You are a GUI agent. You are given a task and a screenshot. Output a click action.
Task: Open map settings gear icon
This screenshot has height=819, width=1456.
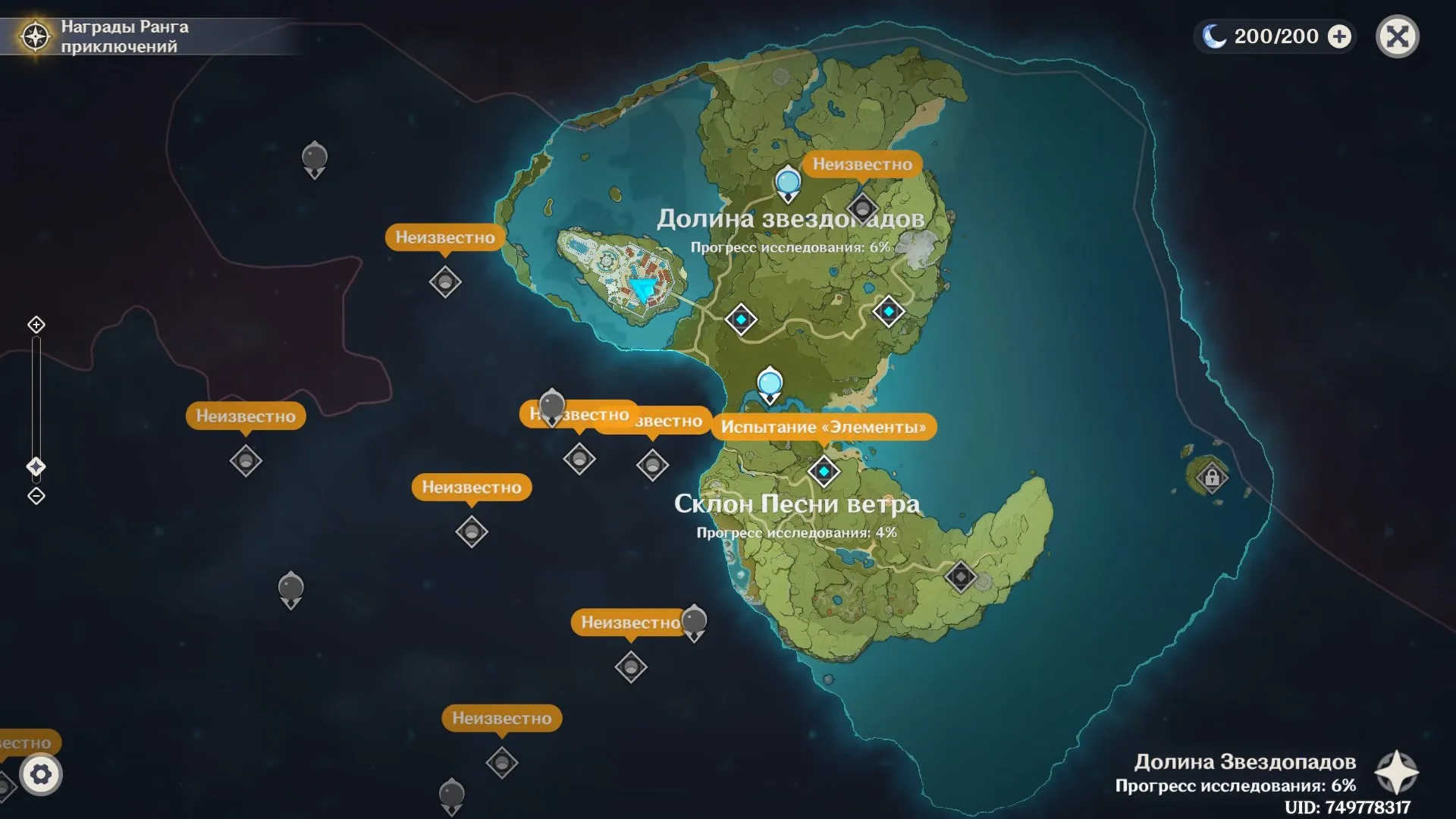click(x=41, y=774)
